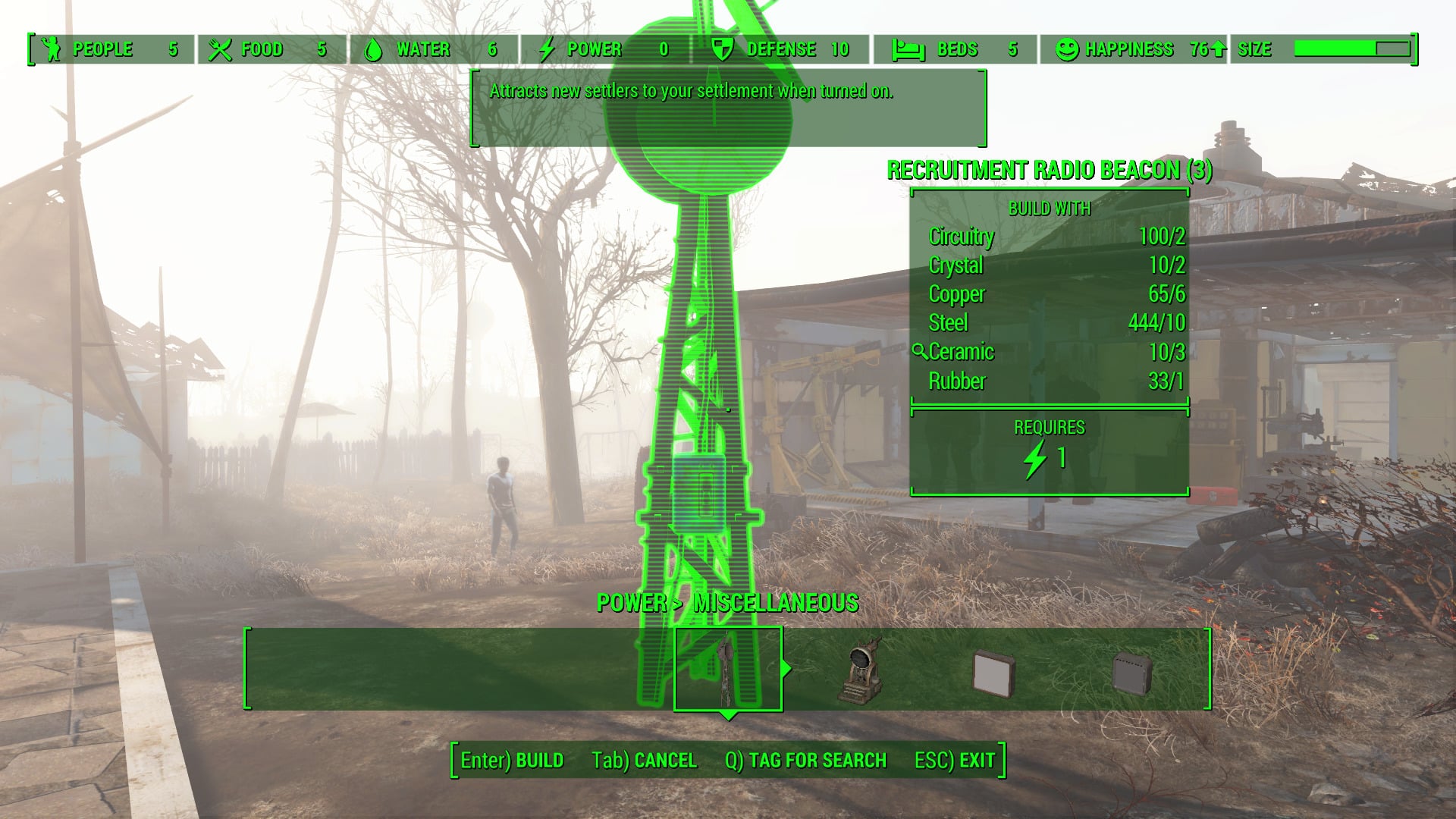Screen dimensions: 1456x819
Task: Click the arrow right of the selected beacon
Action: pyautogui.click(x=787, y=669)
